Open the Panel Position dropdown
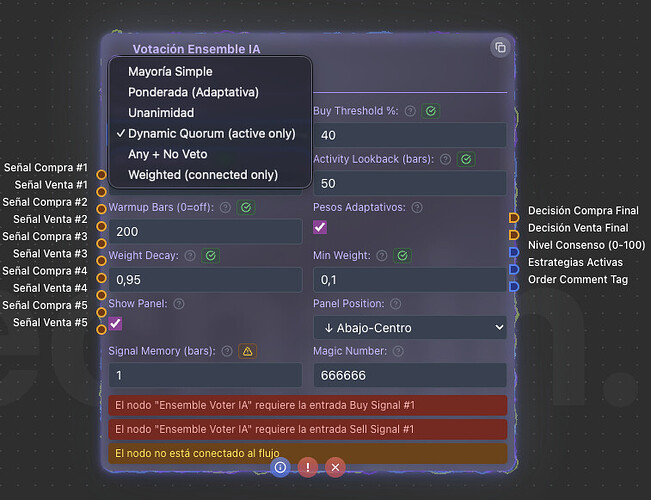 [410, 327]
